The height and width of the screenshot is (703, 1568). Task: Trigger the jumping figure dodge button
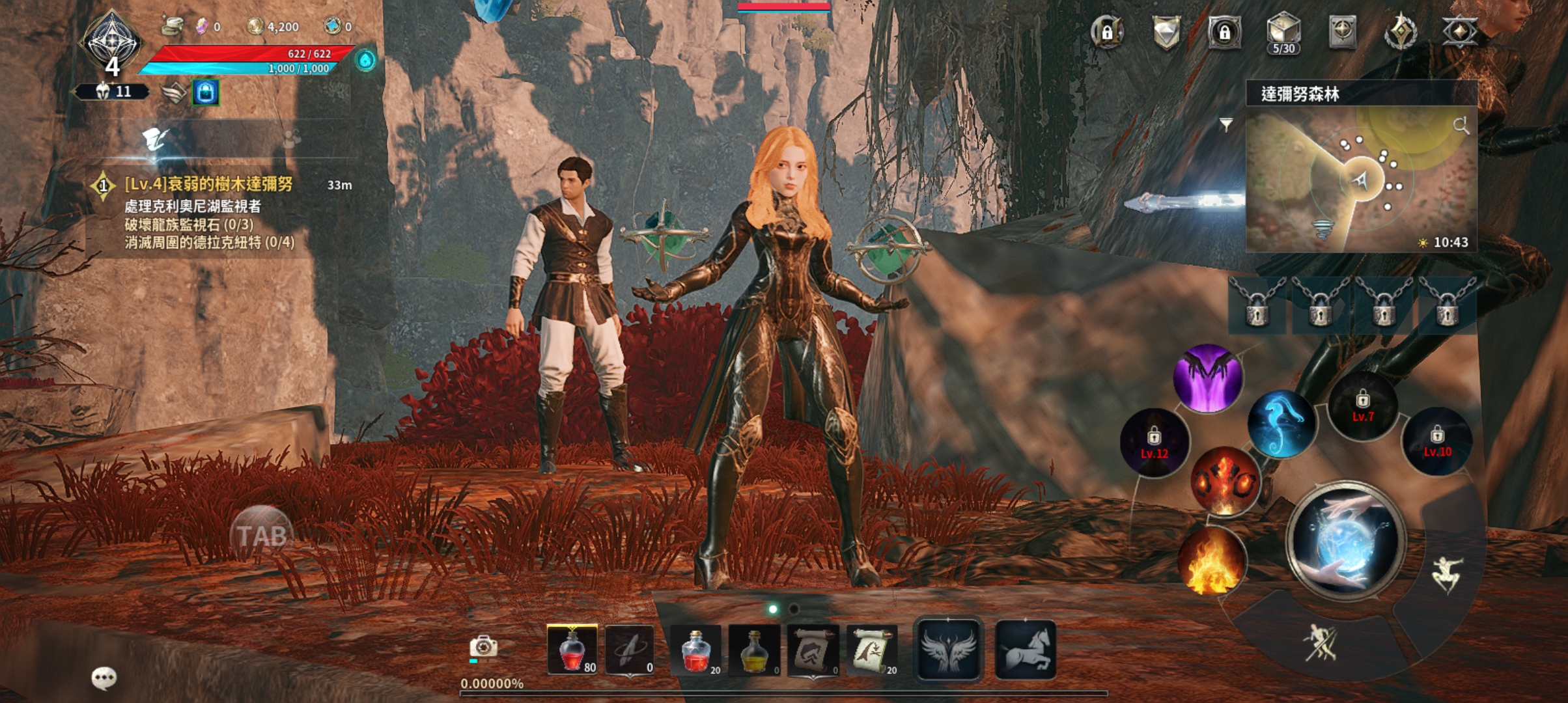point(1448,573)
